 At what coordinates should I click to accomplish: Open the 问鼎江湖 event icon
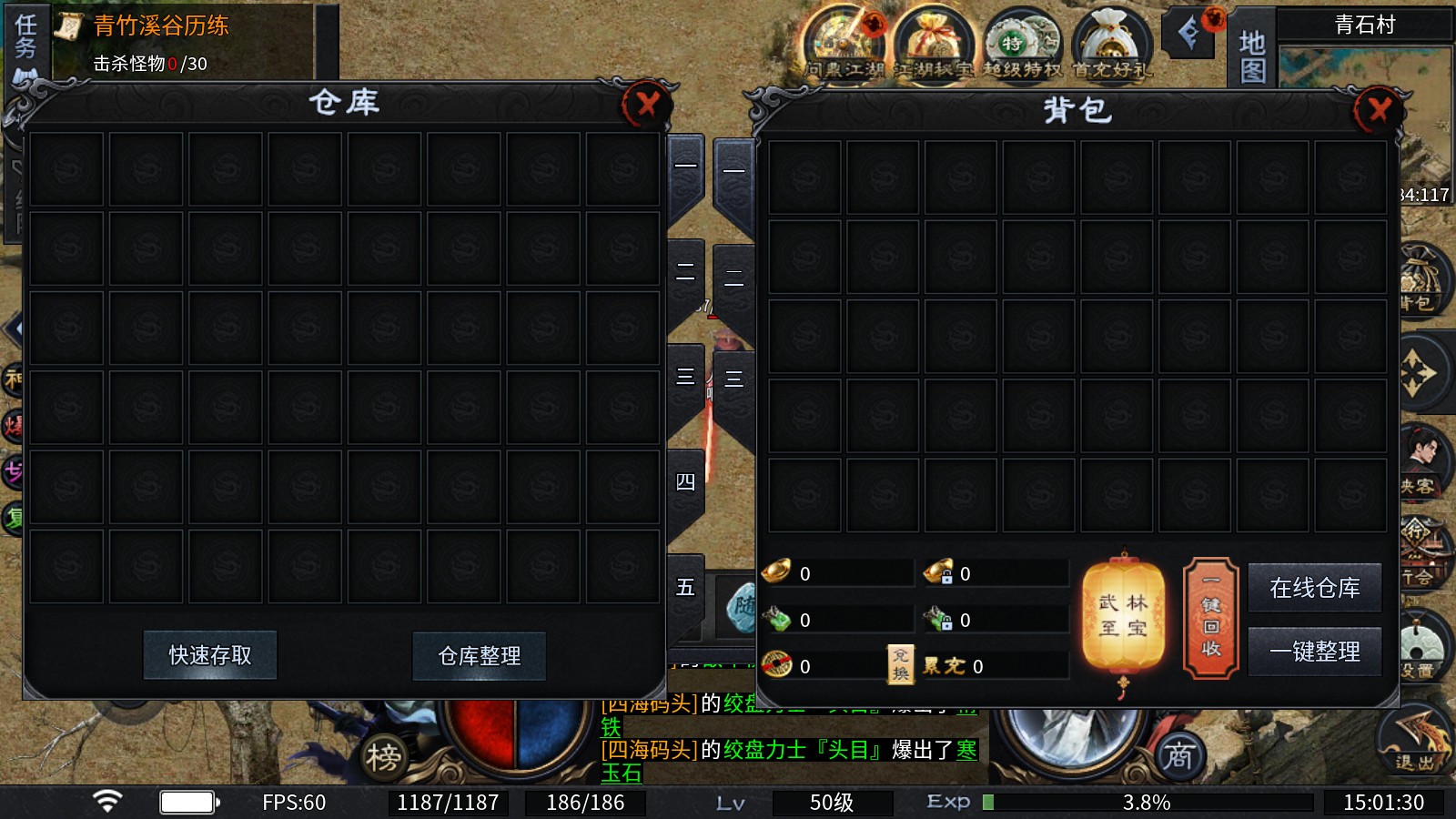(x=844, y=44)
